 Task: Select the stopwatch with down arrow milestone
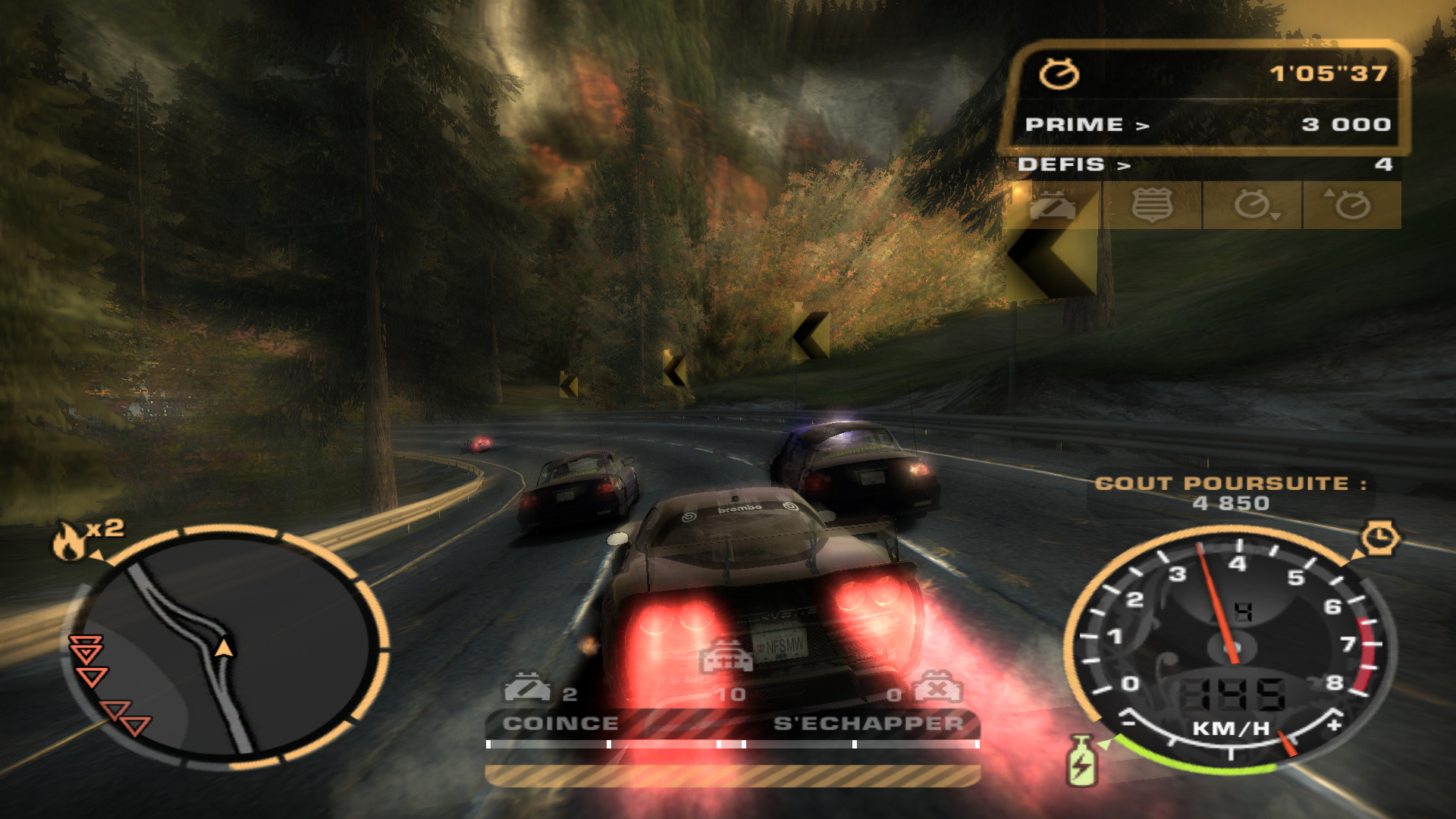[x=1253, y=206]
